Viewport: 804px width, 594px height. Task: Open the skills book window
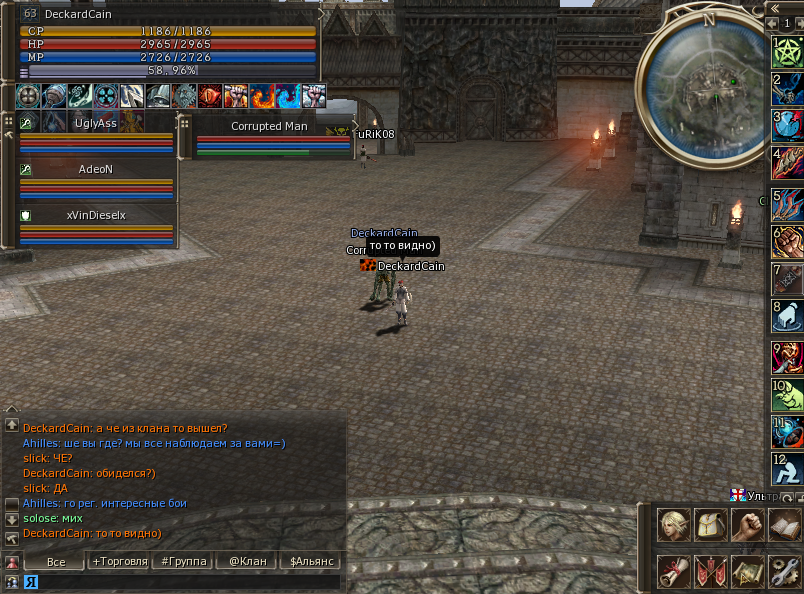(783, 524)
